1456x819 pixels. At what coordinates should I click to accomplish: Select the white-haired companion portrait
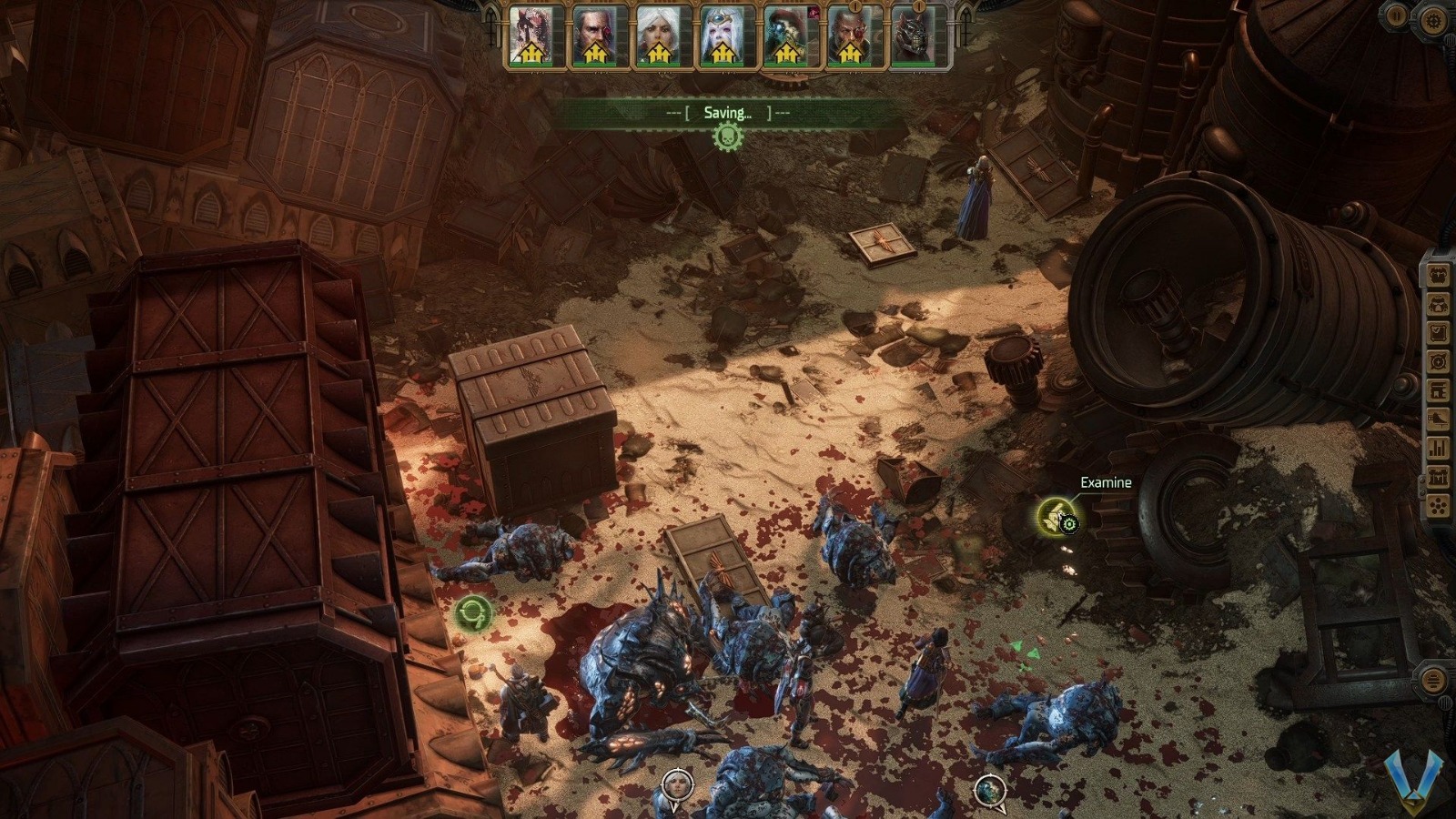658,35
